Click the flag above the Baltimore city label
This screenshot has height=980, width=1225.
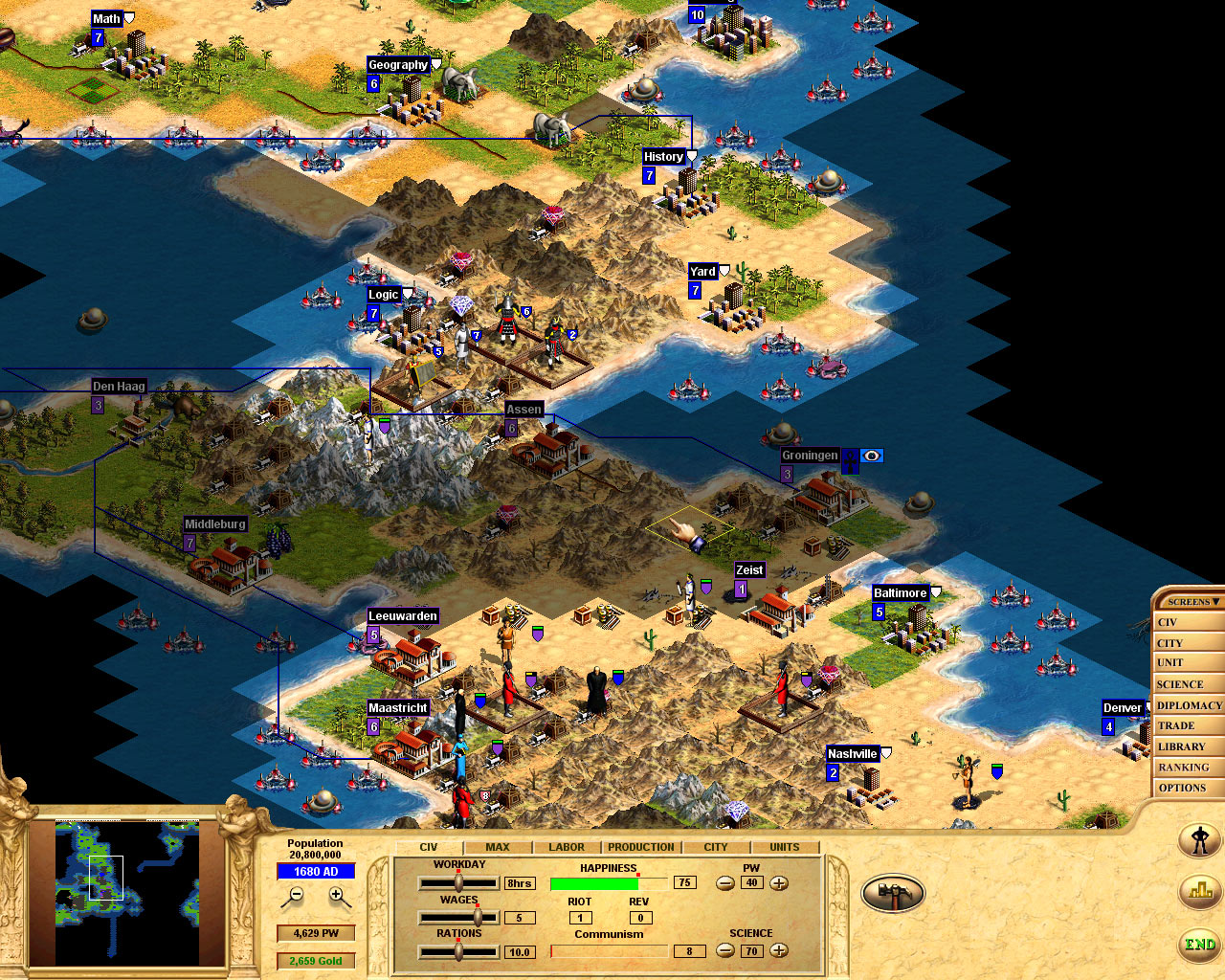point(935,590)
